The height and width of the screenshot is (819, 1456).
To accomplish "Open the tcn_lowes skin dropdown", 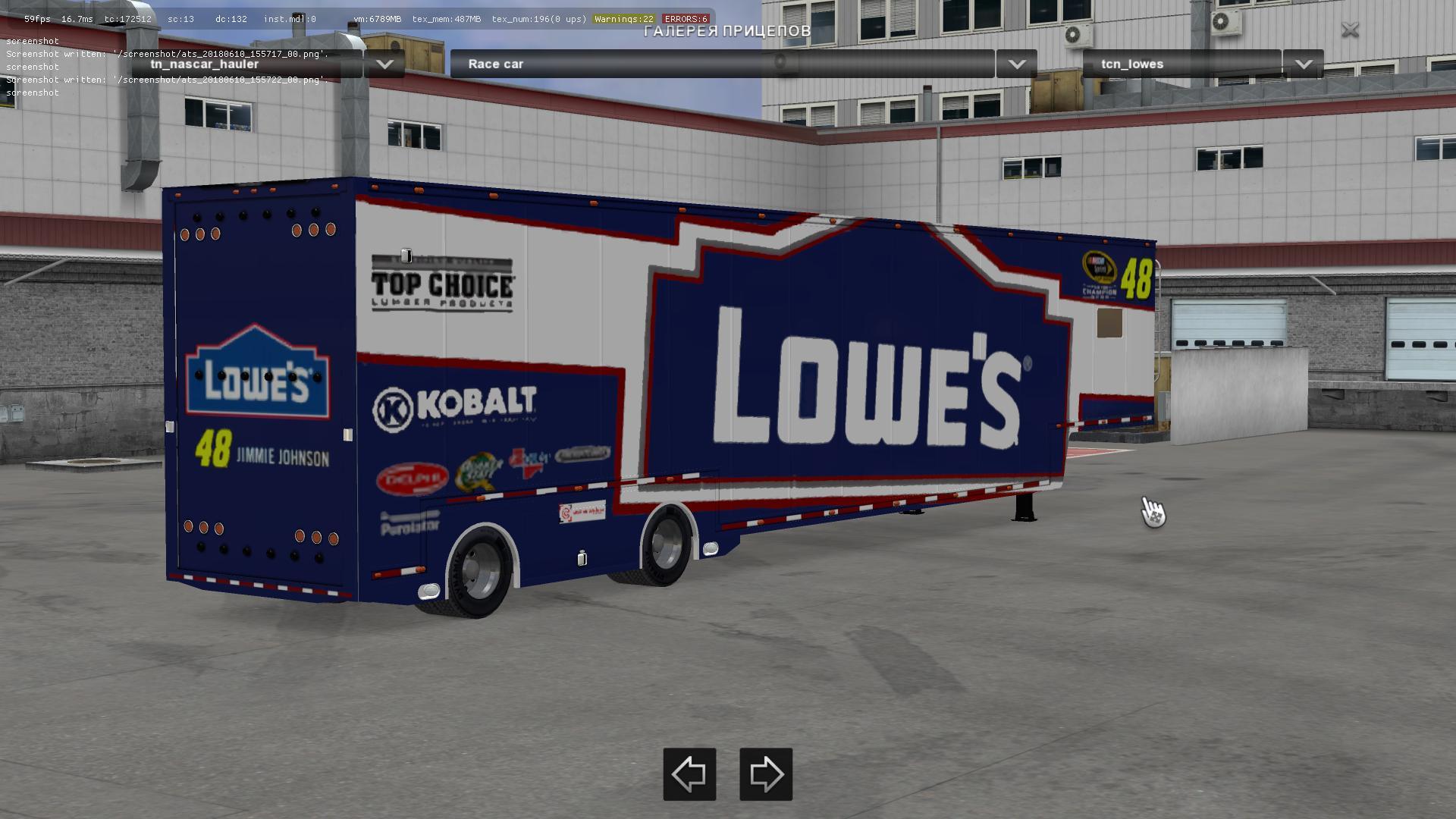I will pos(1303,64).
